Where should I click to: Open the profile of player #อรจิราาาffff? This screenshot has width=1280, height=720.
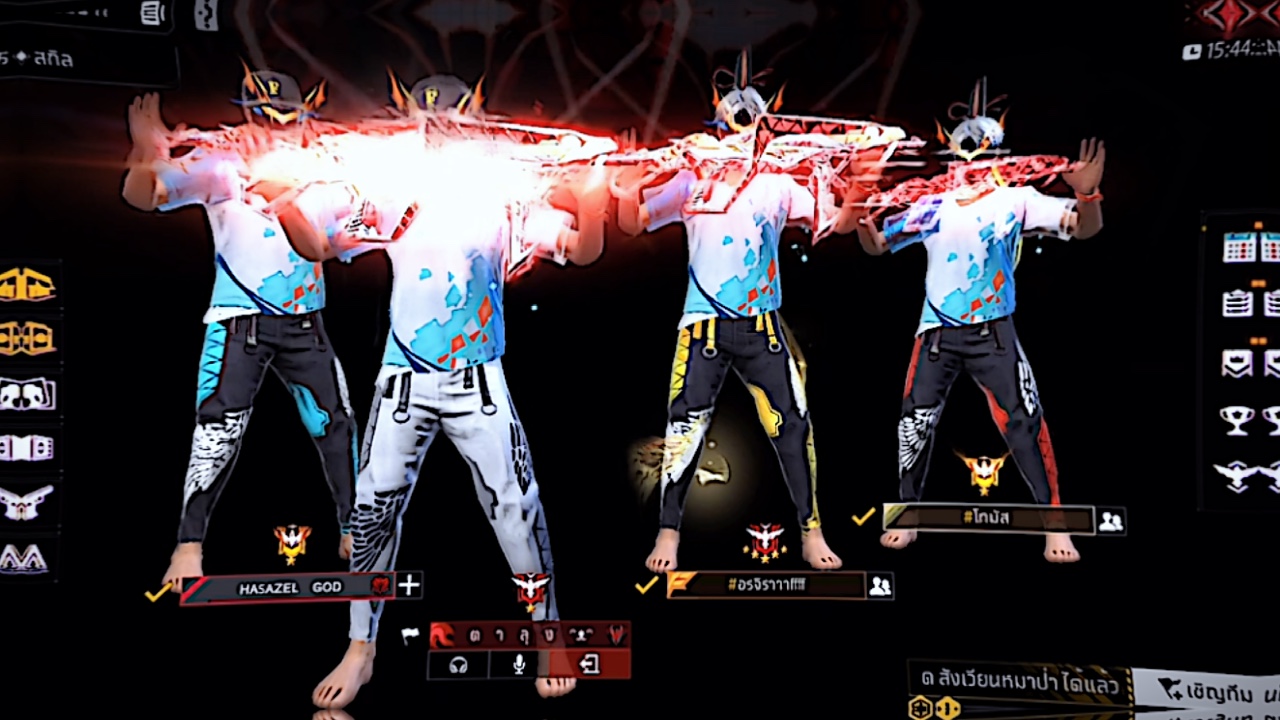pos(765,586)
